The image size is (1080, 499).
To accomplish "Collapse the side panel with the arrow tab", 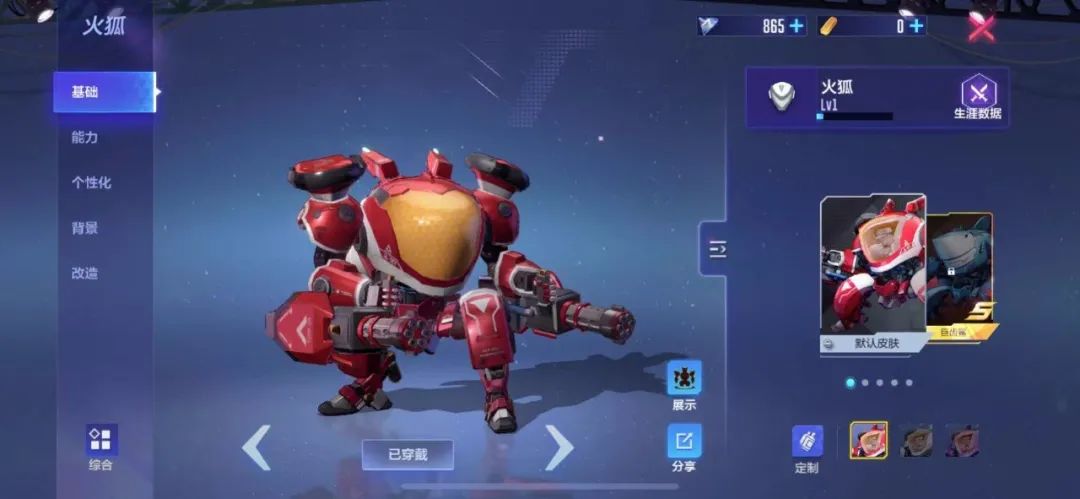I will point(715,250).
